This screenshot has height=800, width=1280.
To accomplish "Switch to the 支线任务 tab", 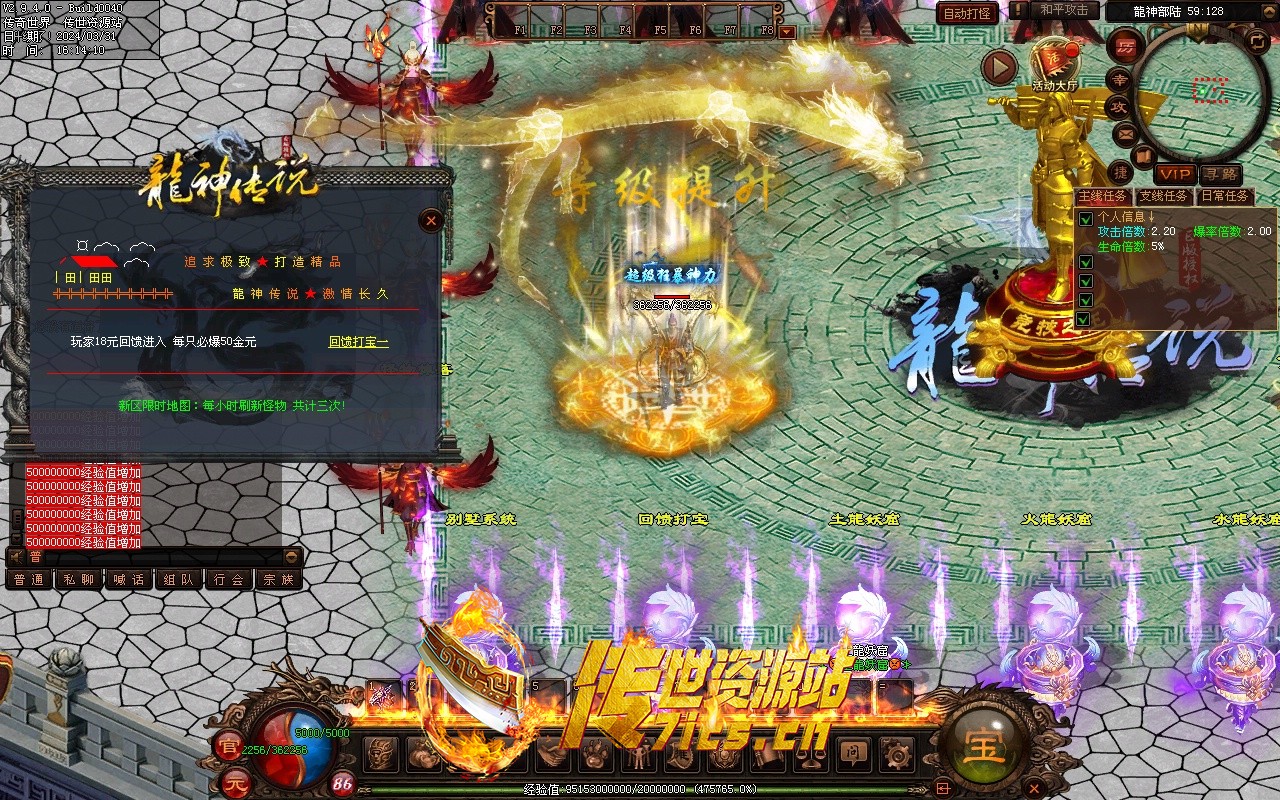I will tap(1164, 196).
